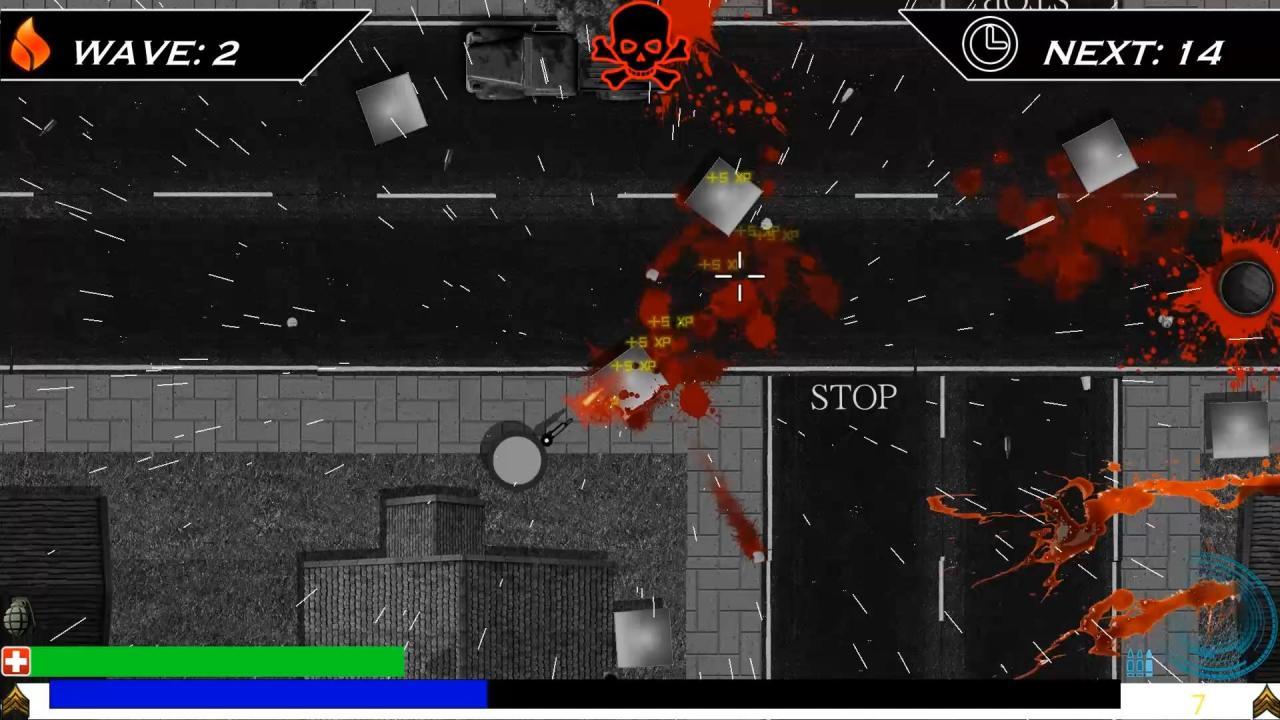Click the STOP marking on the road

pyautogui.click(x=852, y=398)
